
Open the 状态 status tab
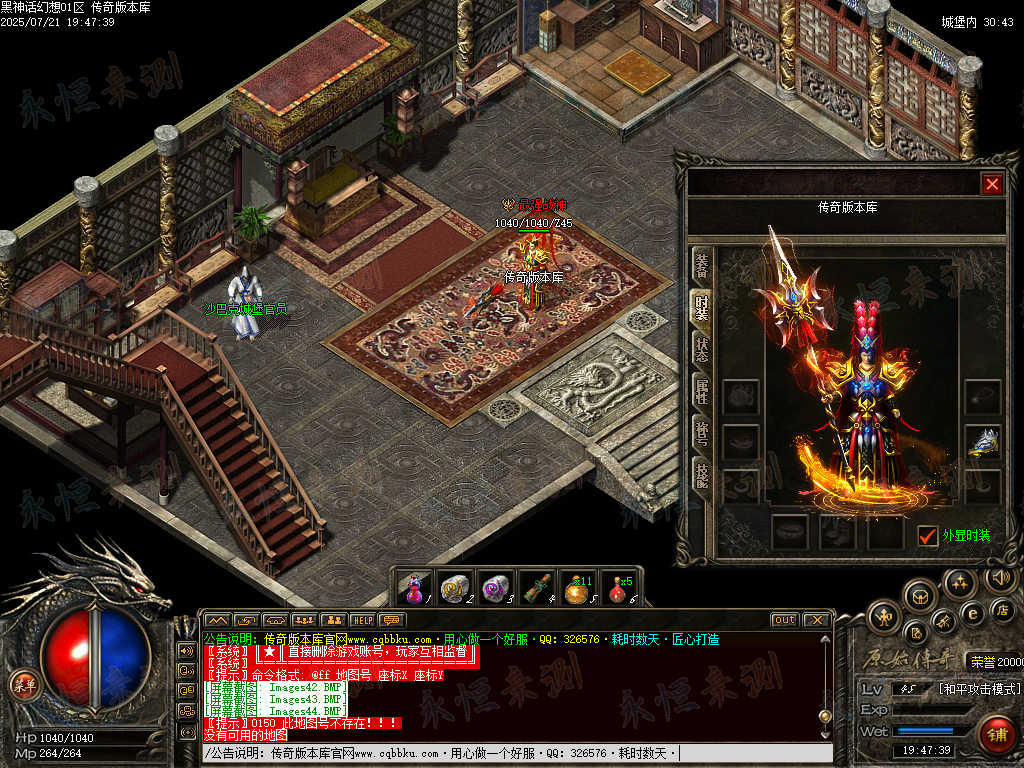pos(702,349)
